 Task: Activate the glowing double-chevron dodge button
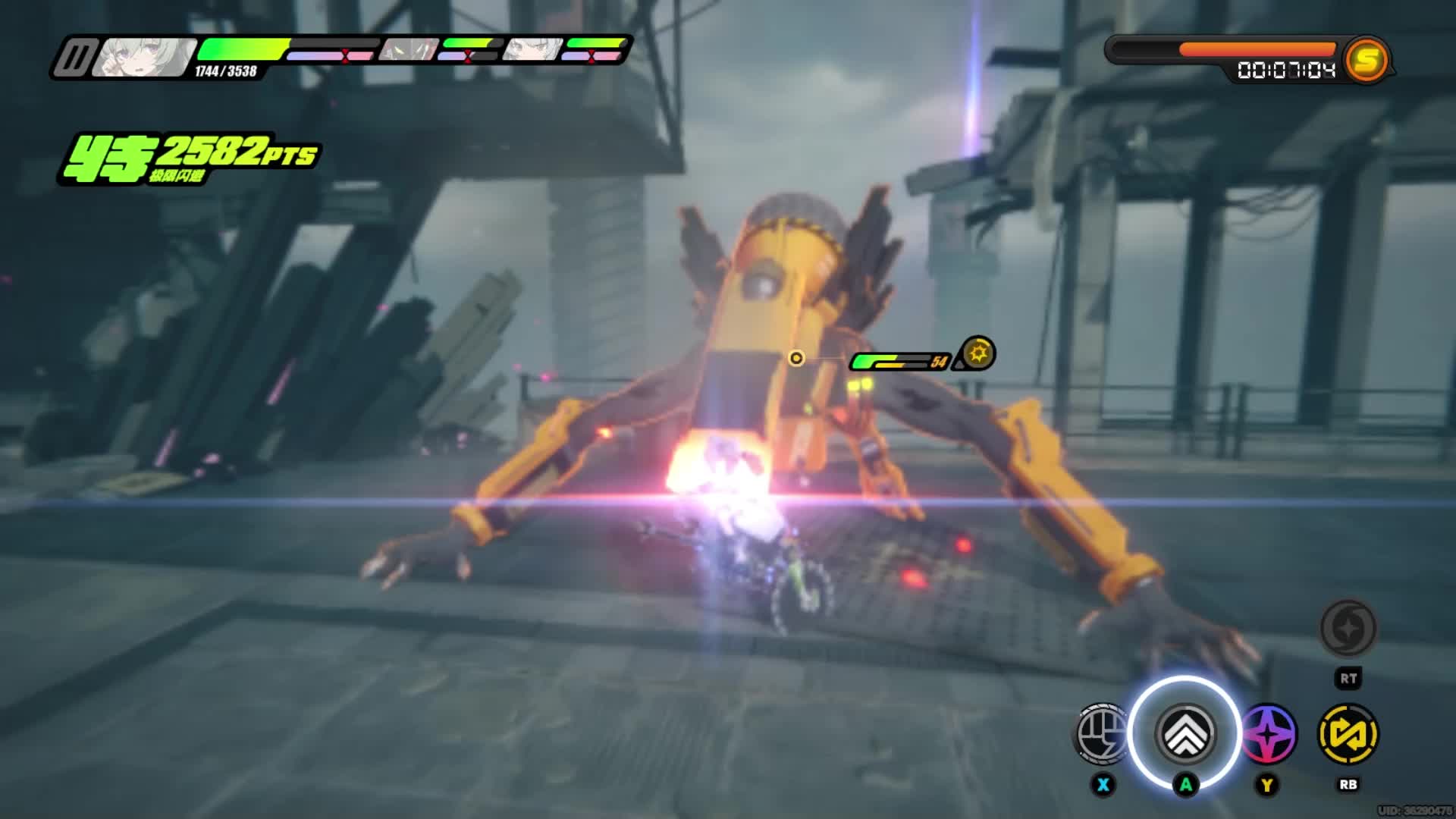1185,733
